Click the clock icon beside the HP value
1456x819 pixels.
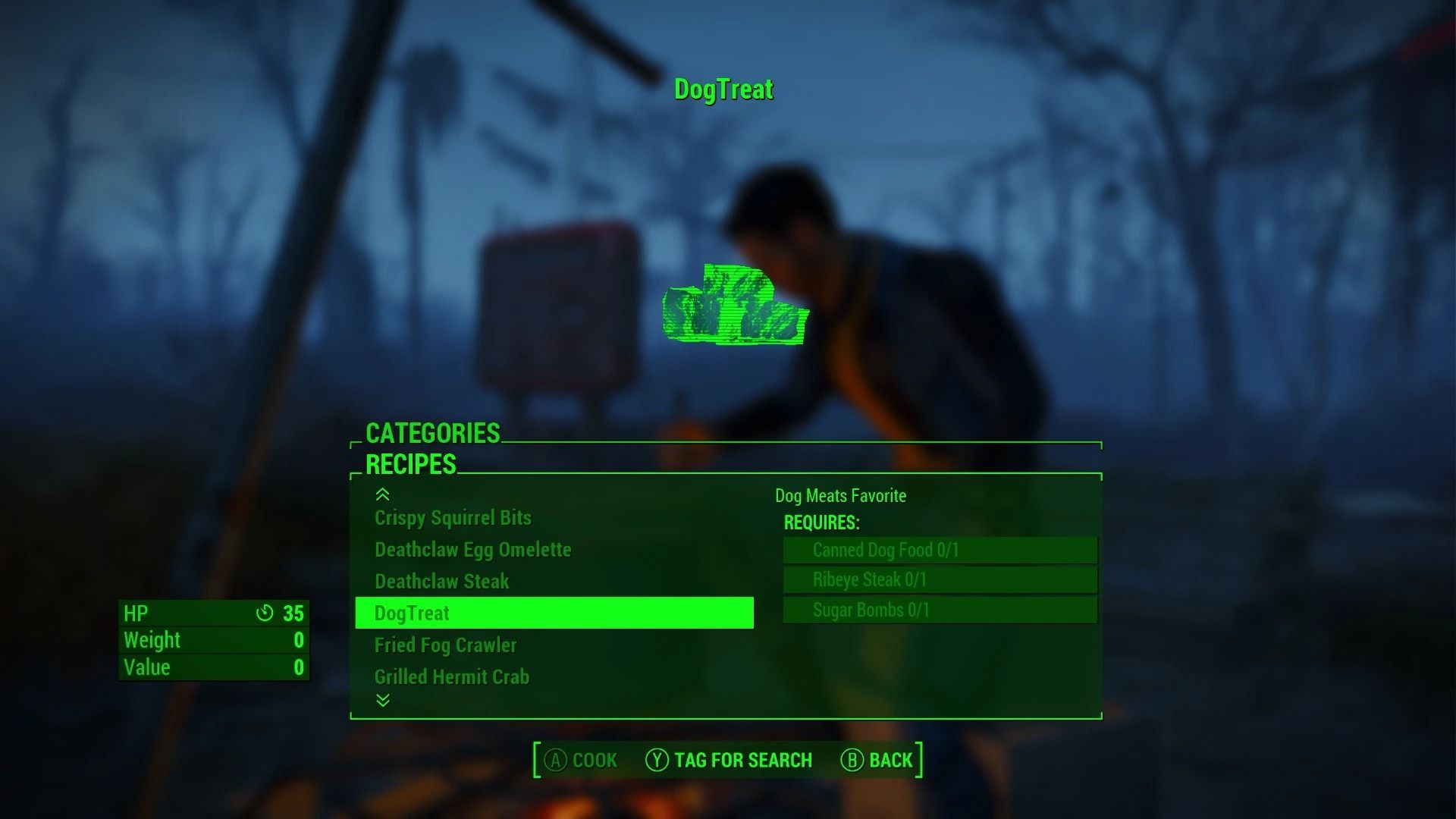click(265, 613)
